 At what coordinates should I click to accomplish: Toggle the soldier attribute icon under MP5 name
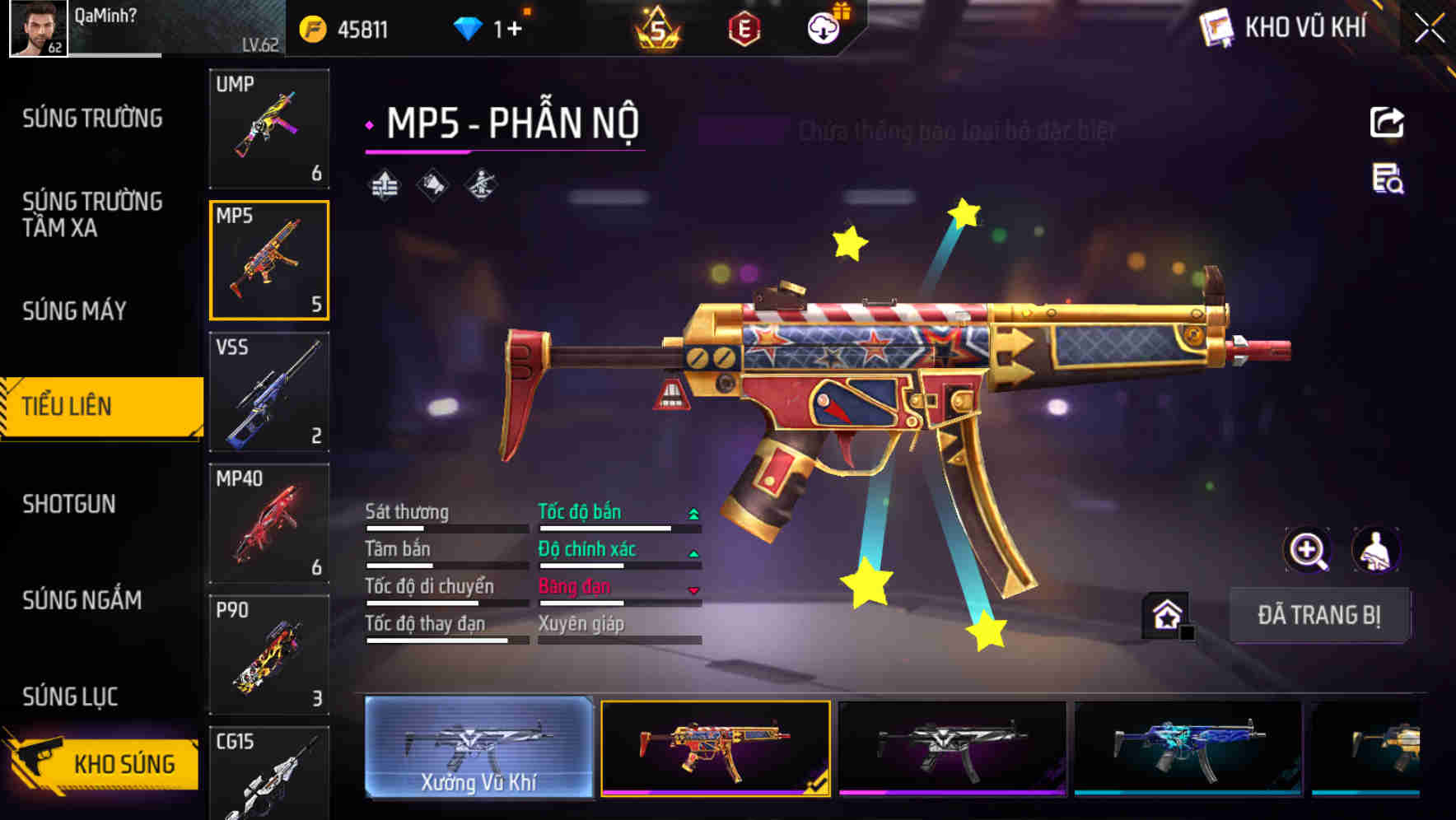tap(479, 184)
